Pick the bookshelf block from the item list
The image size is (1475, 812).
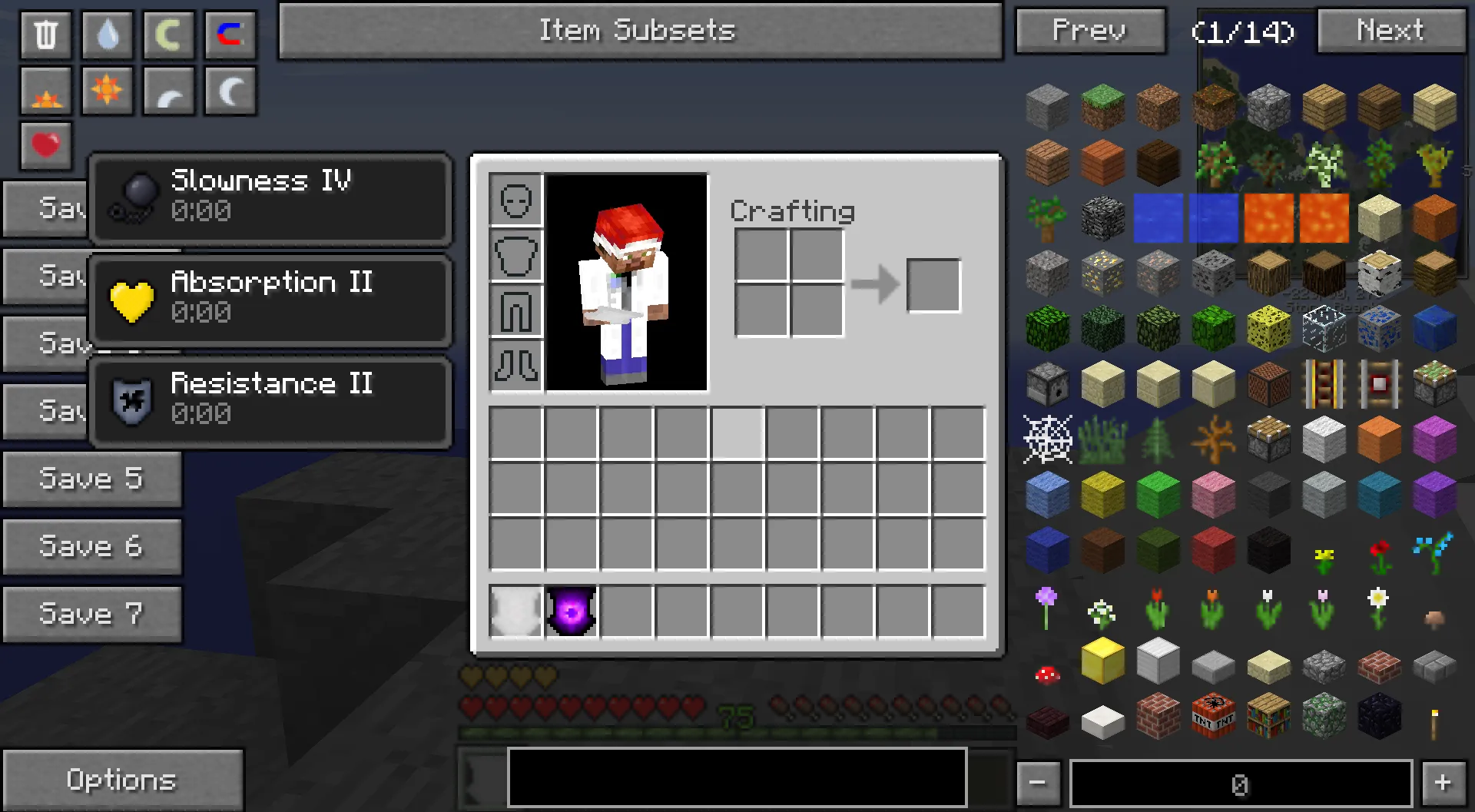pyautogui.click(x=1268, y=715)
